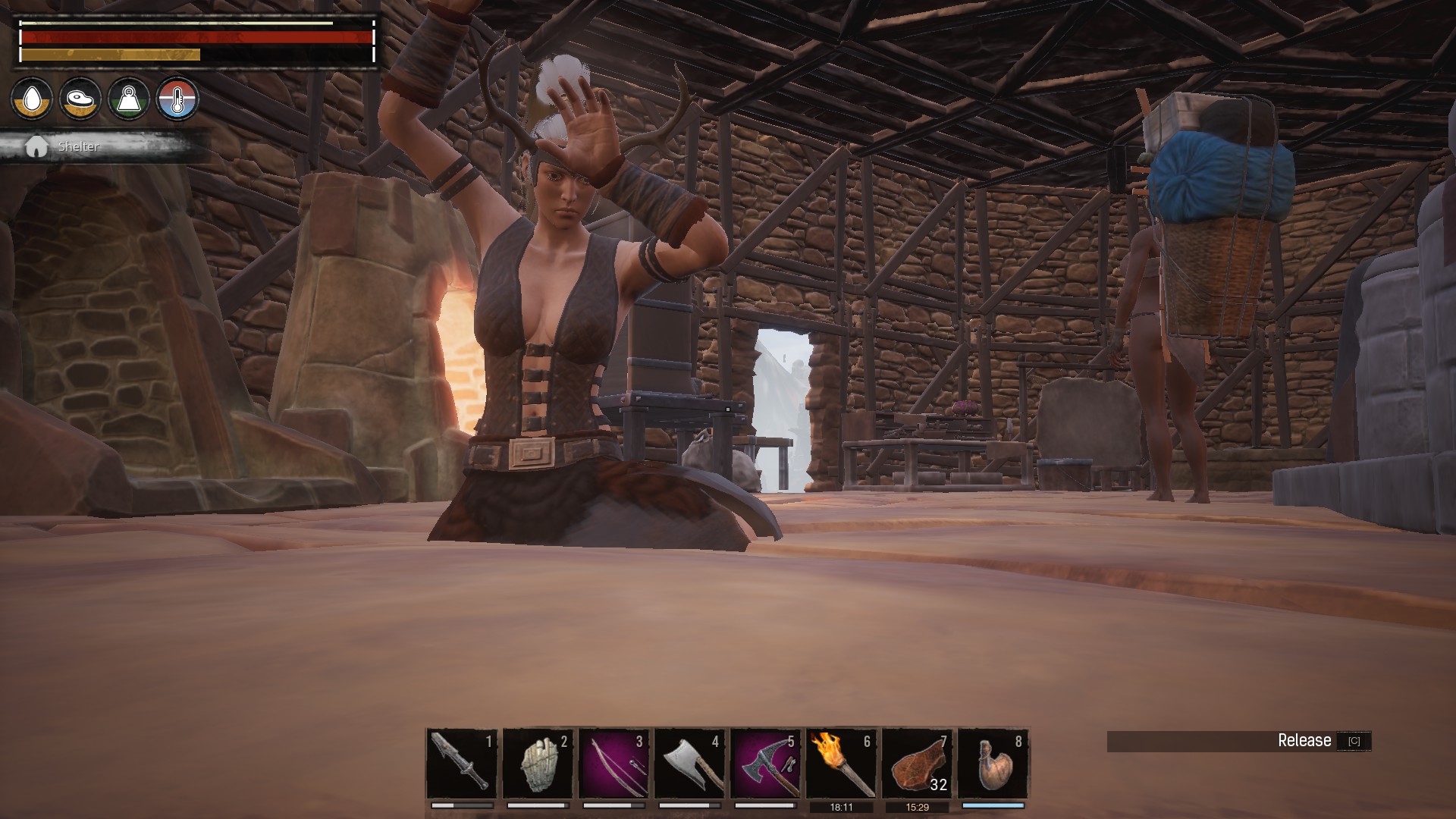
Task: Click the hunger steak status icon
Action: pos(80,99)
